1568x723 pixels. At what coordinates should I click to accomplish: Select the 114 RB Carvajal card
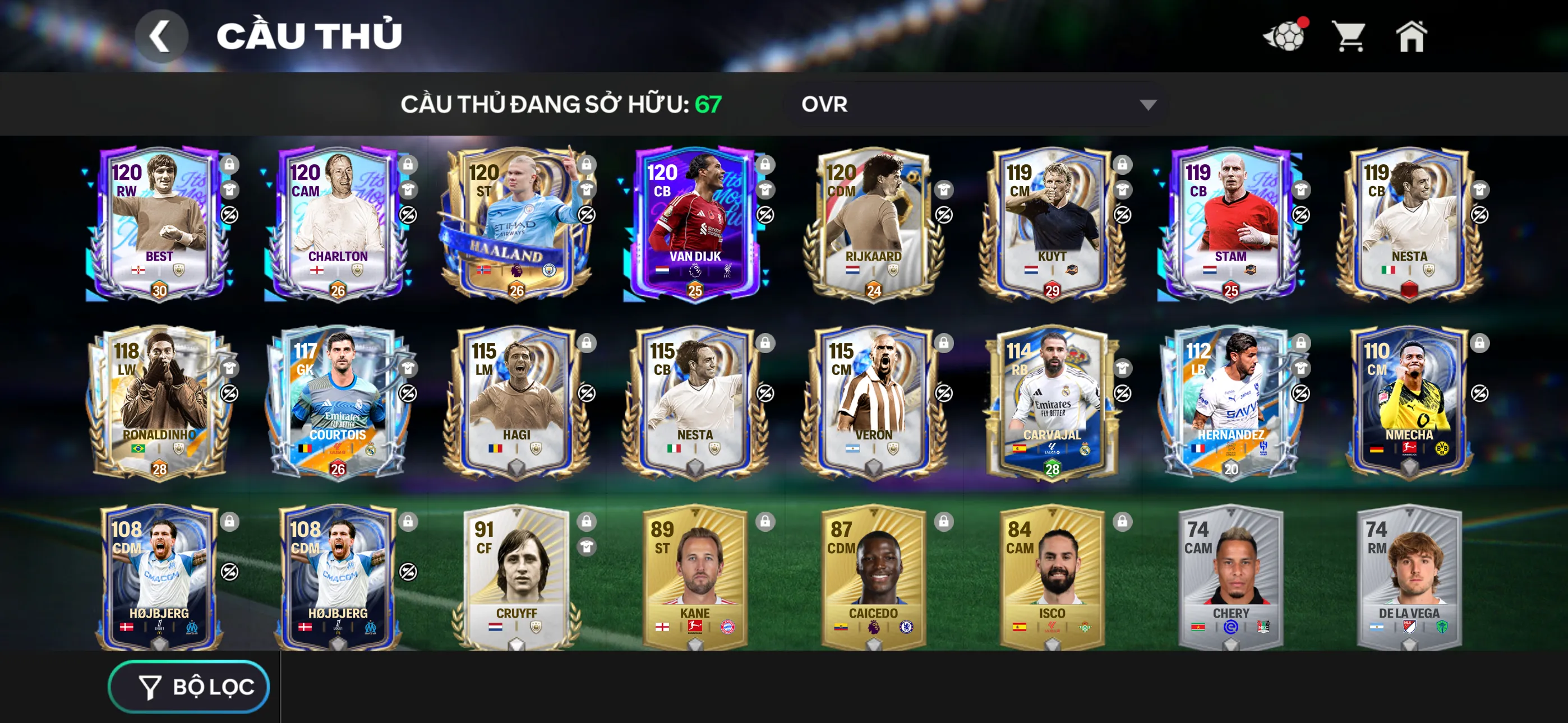1051,402
